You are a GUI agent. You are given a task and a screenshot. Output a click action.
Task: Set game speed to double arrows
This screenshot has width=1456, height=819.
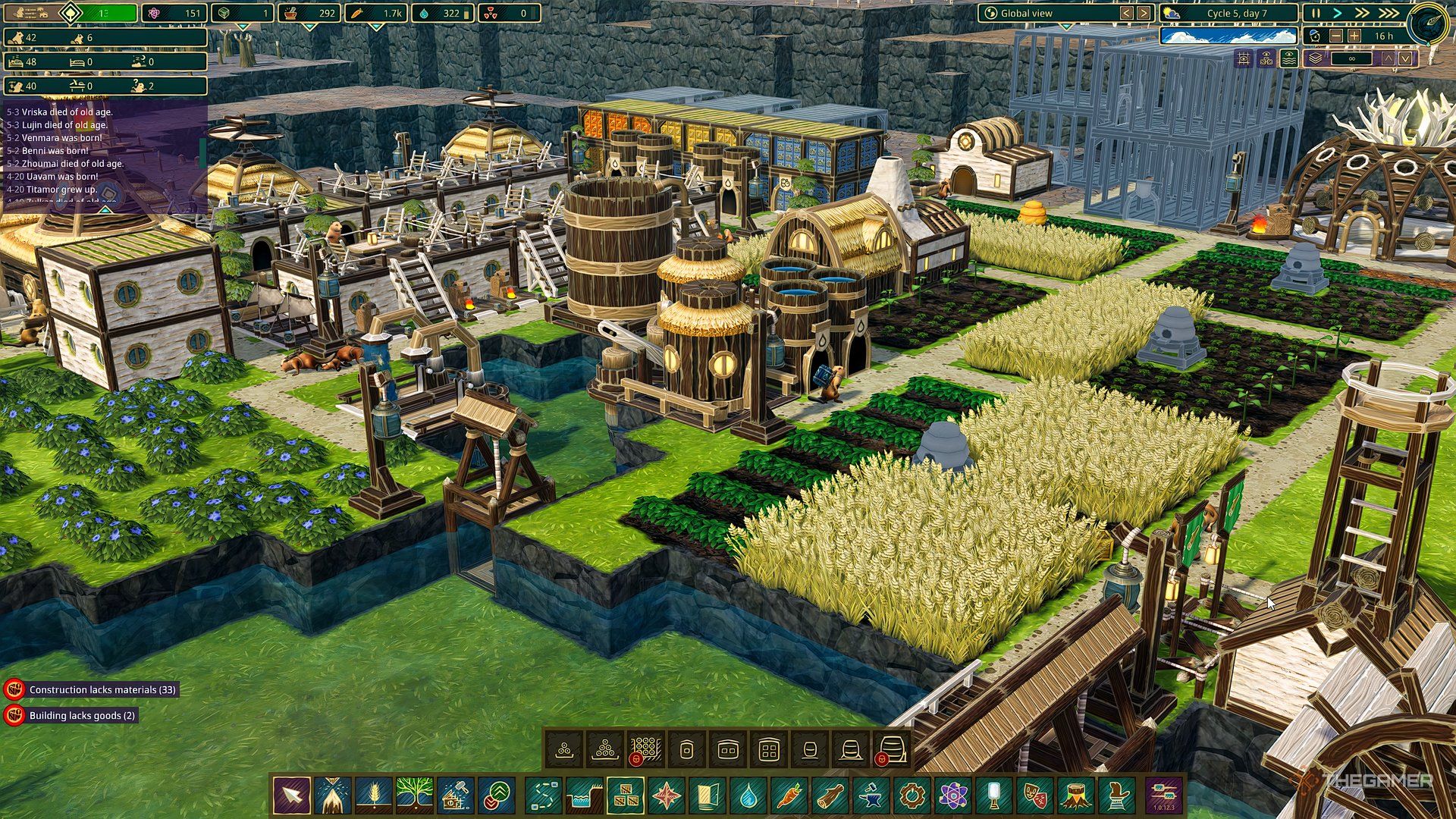[1363, 14]
